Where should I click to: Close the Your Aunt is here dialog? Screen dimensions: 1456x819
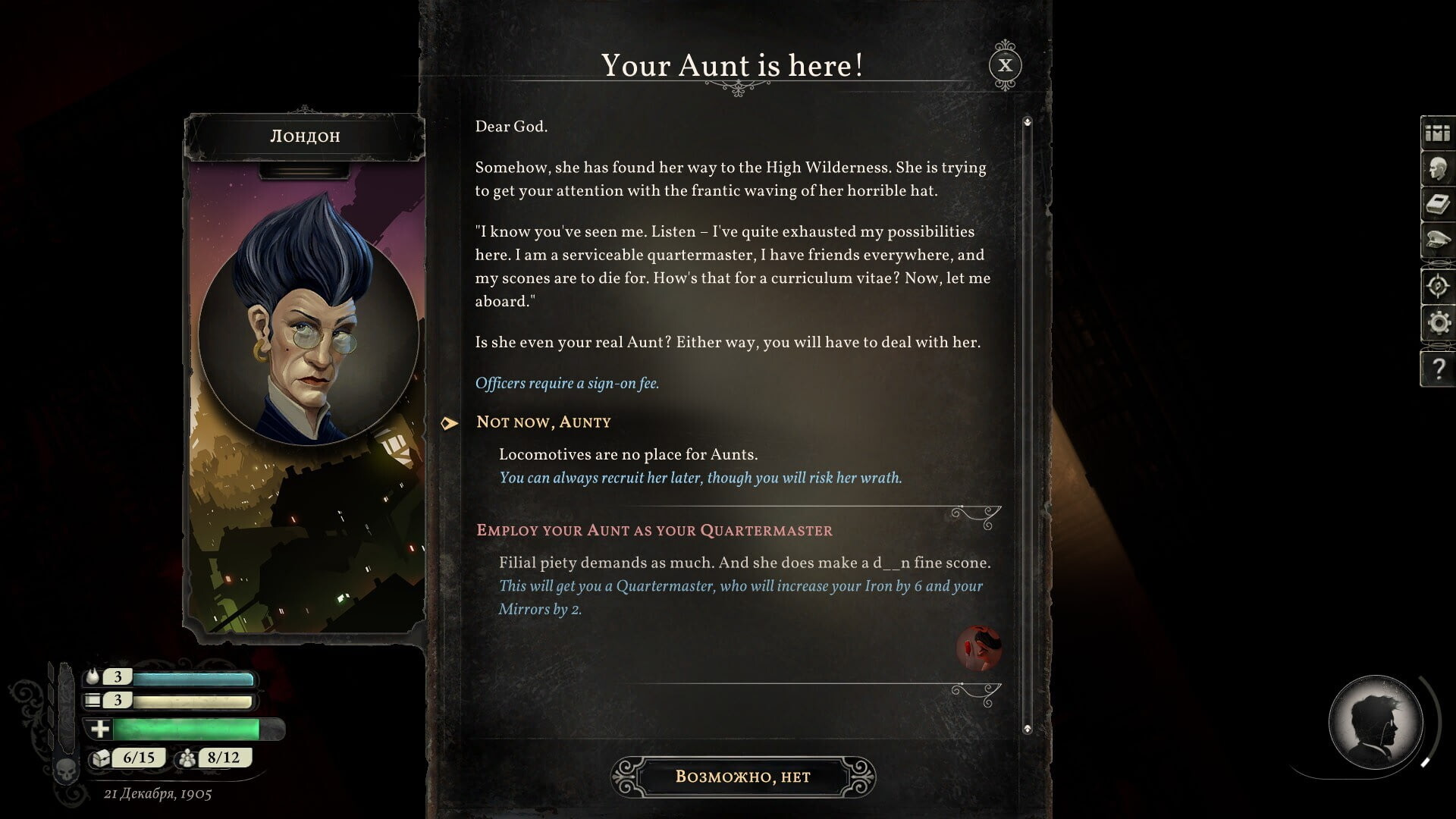(1005, 66)
